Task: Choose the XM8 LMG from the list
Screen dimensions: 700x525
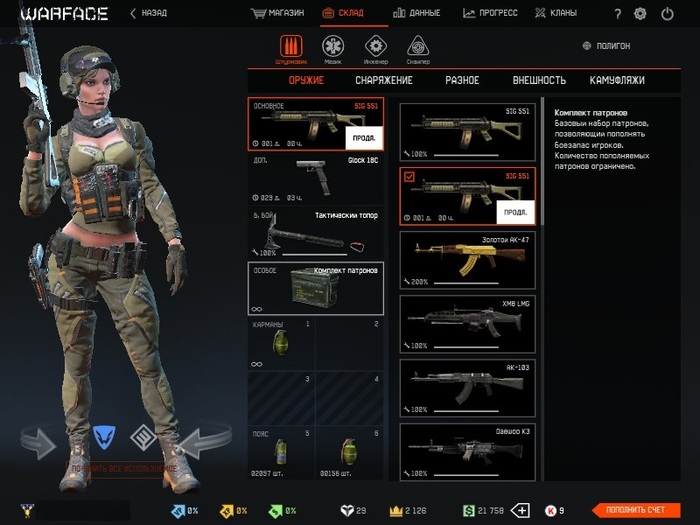Action: pos(468,322)
